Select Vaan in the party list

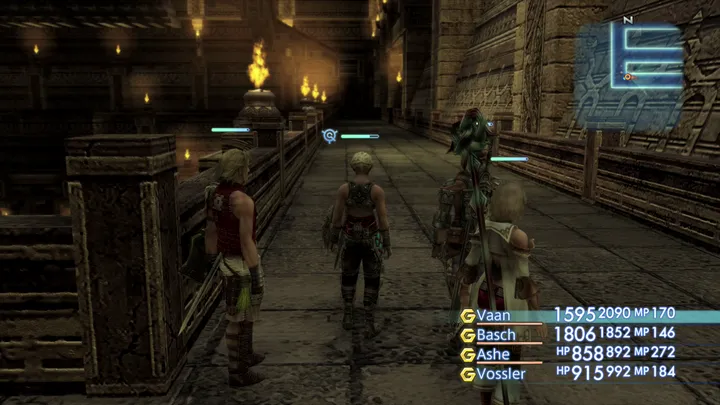[x=495, y=315]
